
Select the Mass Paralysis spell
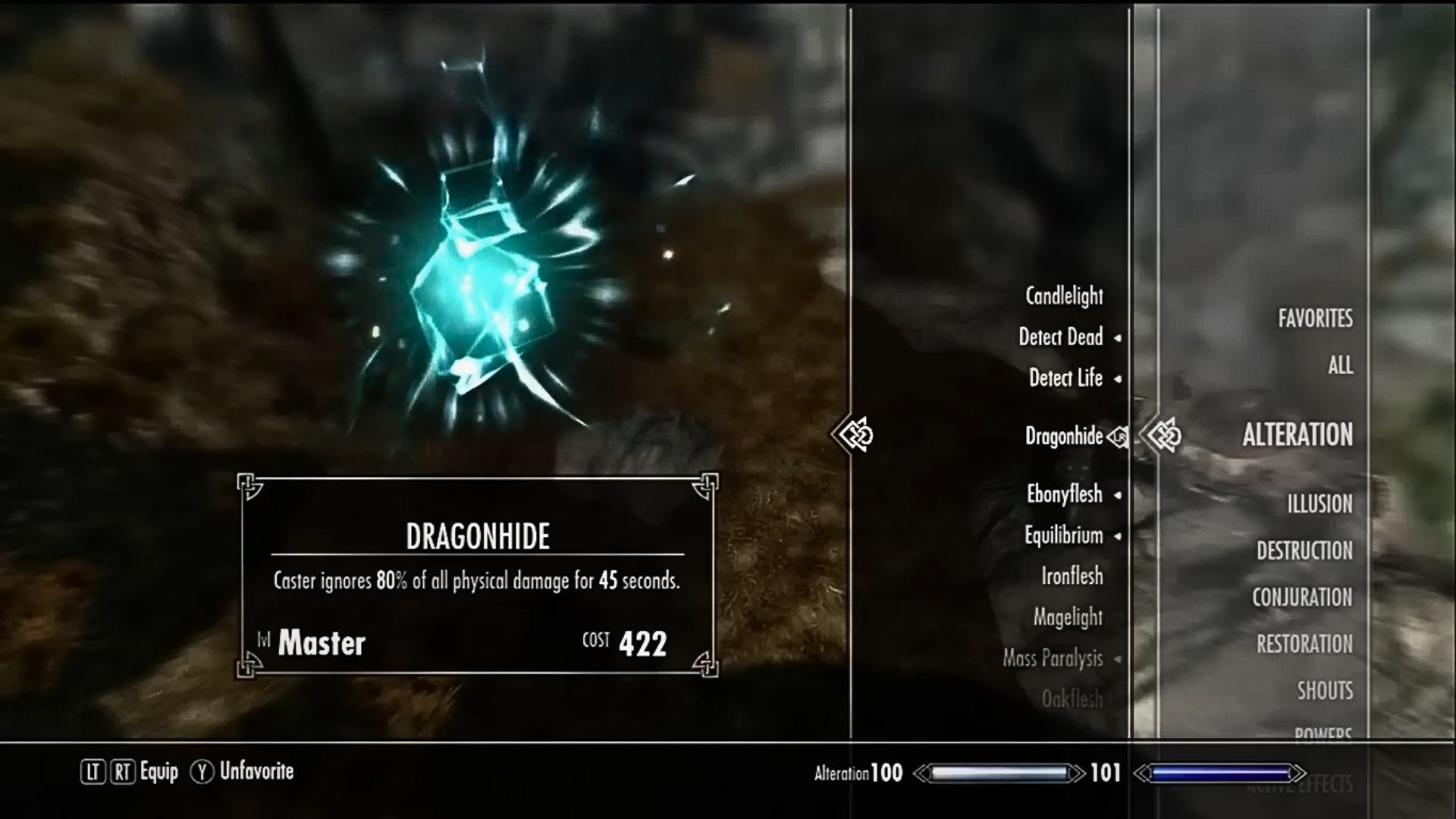[1053, 658]
